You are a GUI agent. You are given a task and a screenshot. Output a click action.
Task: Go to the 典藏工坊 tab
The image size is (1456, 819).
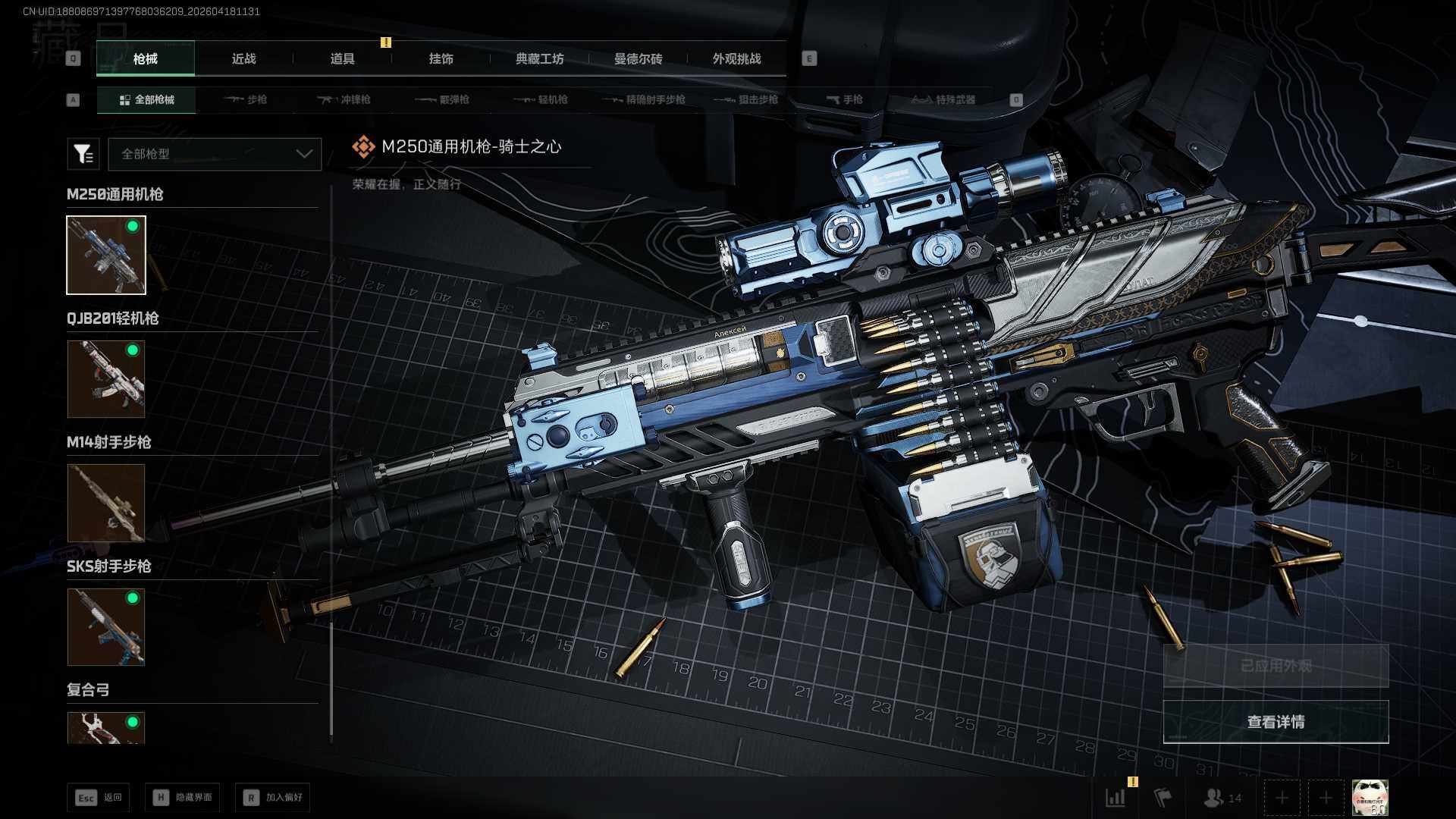click(539, 59)
